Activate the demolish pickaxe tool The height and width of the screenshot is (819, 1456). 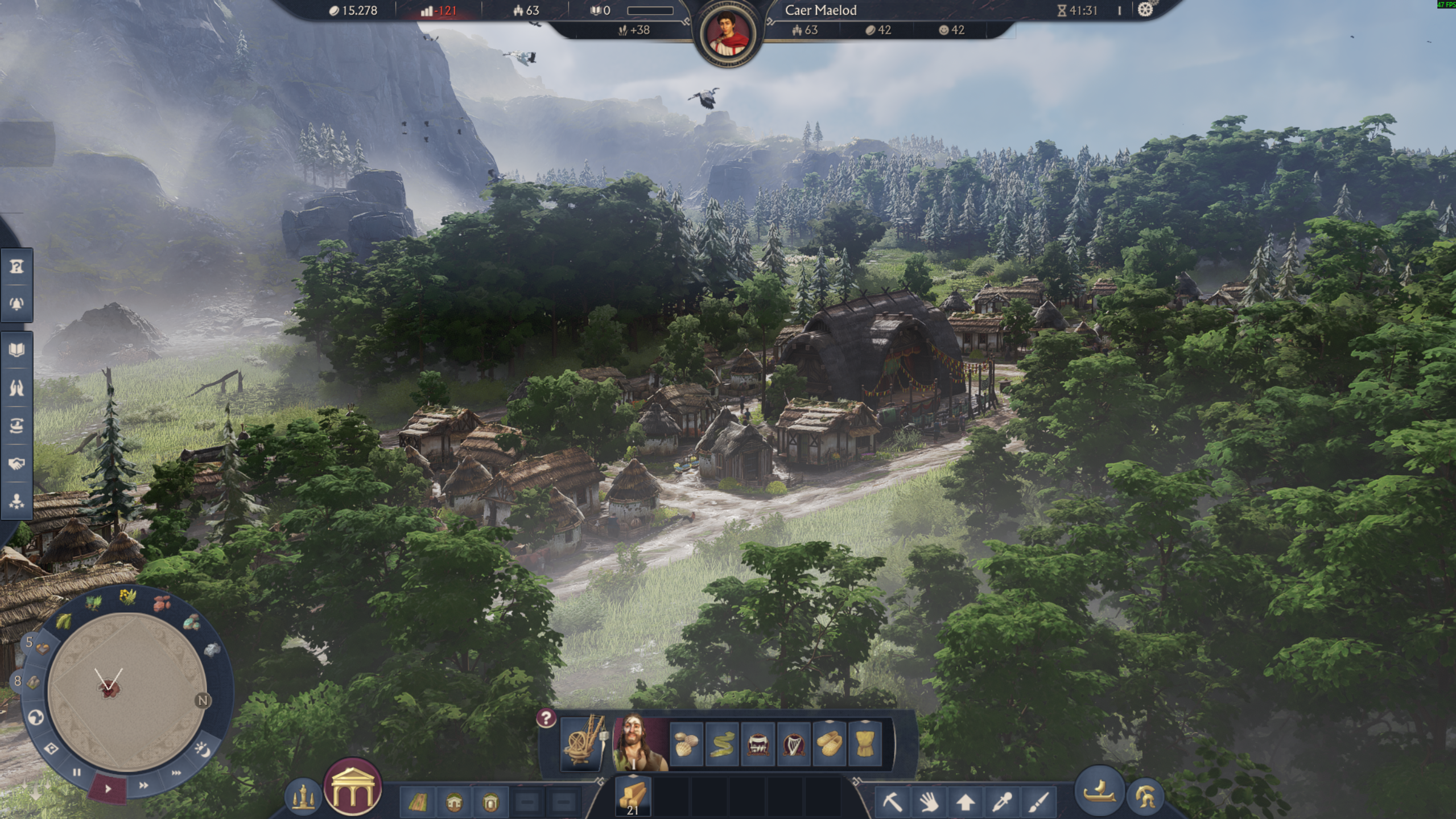[x=892, y=802]
